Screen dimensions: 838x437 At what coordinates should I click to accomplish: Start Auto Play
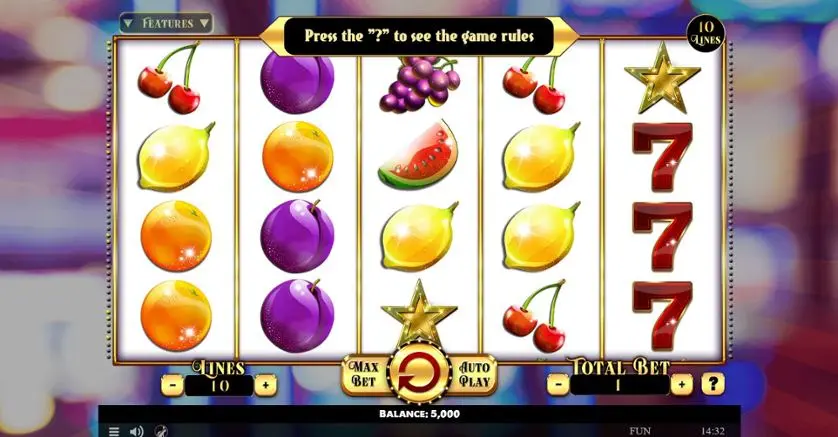tap(474, 375)
